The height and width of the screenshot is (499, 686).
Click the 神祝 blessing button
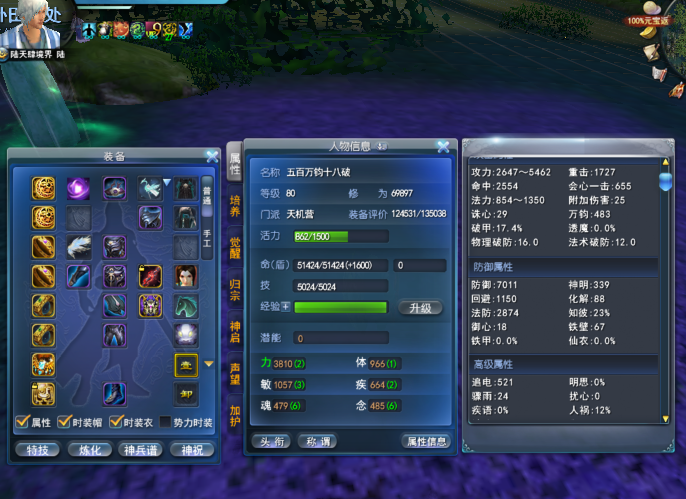click(191, 450)
